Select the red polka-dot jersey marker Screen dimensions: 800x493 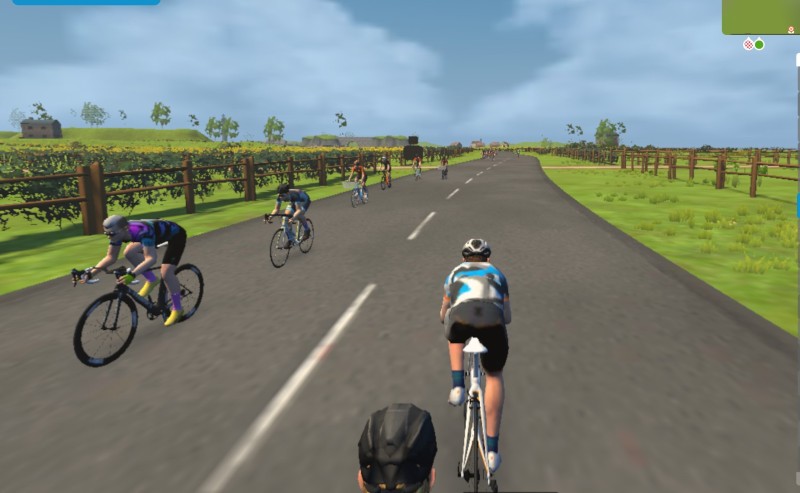coord(748,44)
